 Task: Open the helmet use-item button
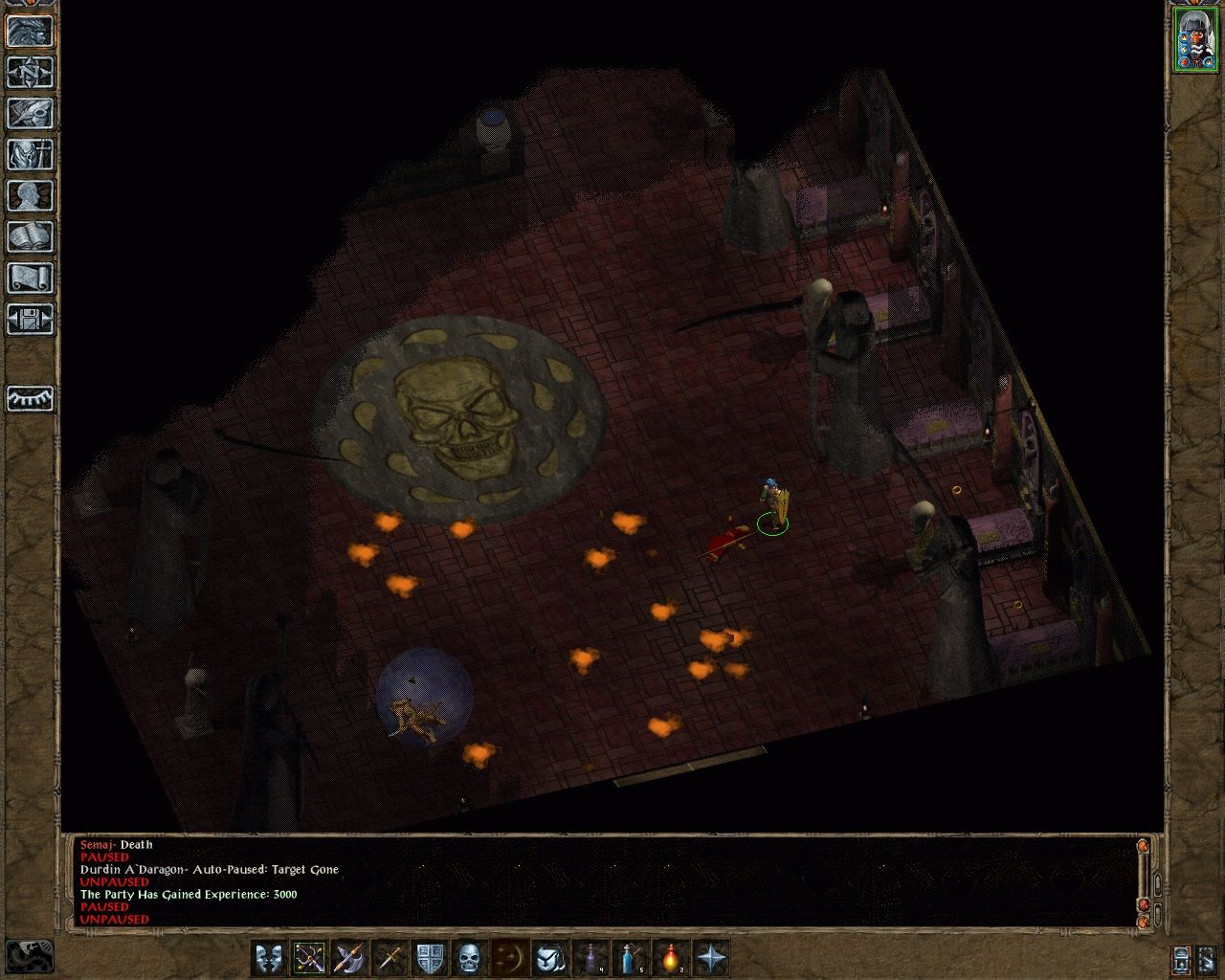point(550,957)
